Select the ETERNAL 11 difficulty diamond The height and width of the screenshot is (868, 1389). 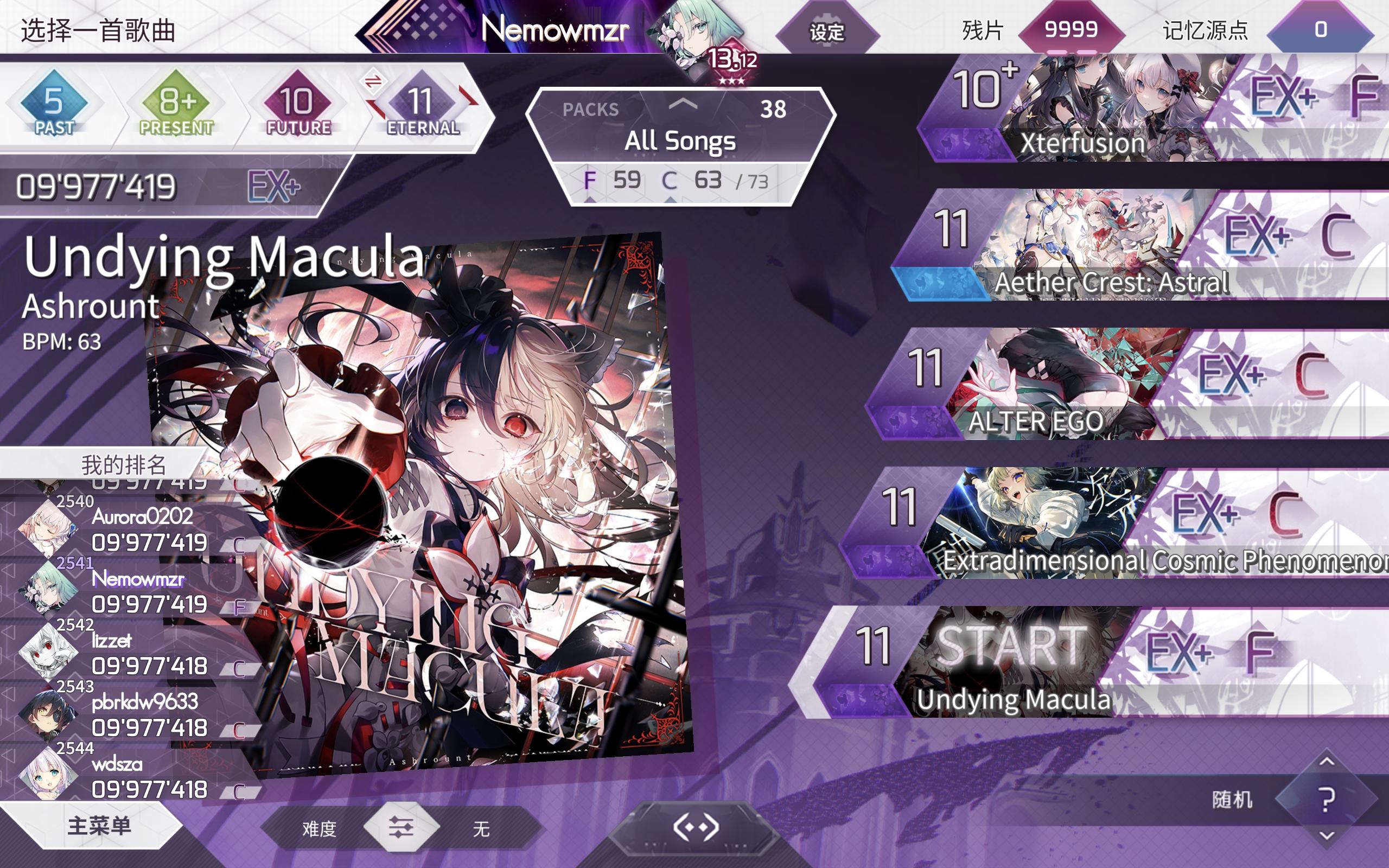point(419,103)
